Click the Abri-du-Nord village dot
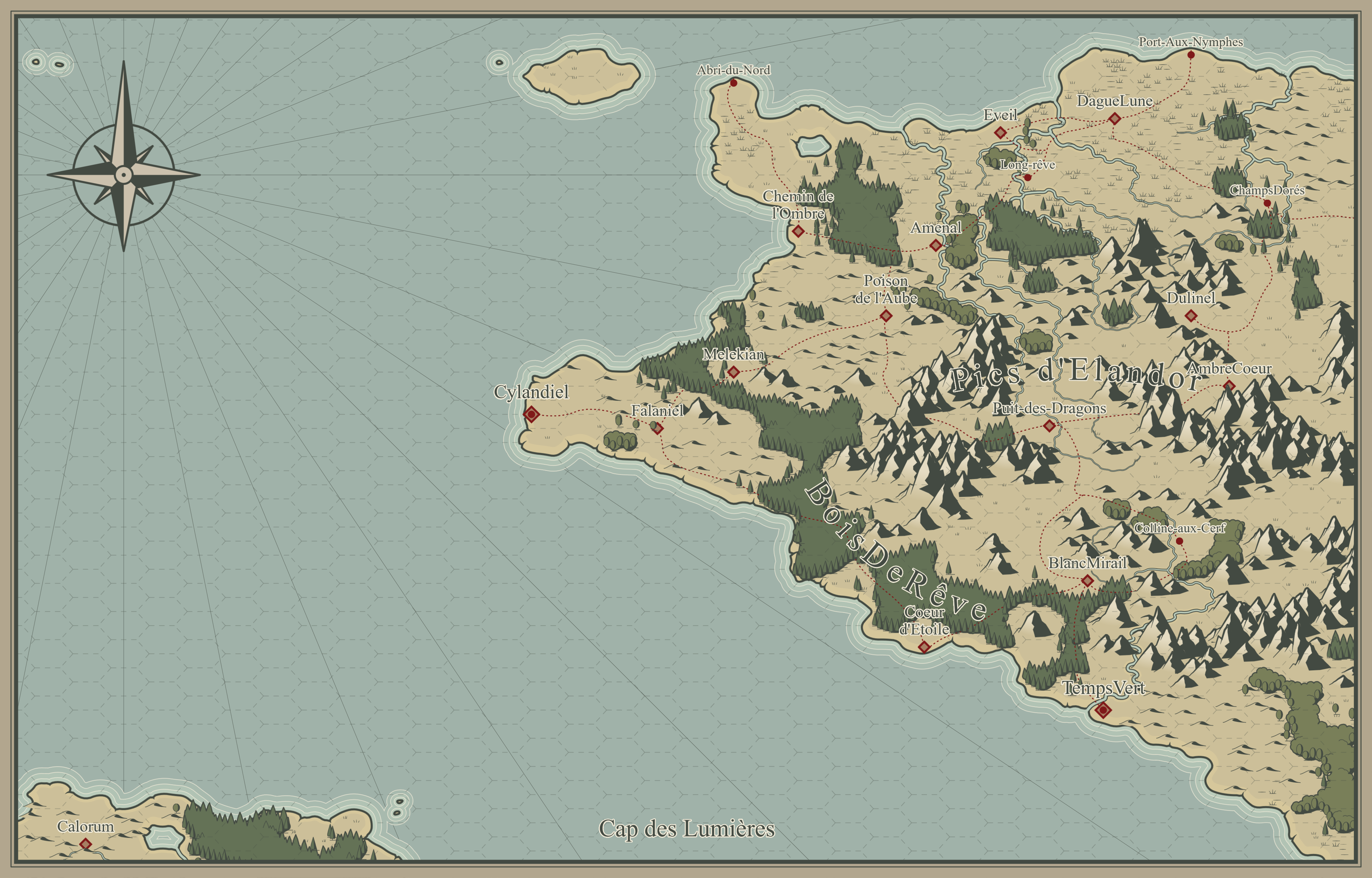The image size is (1372, 878). [x=734, y=83]
